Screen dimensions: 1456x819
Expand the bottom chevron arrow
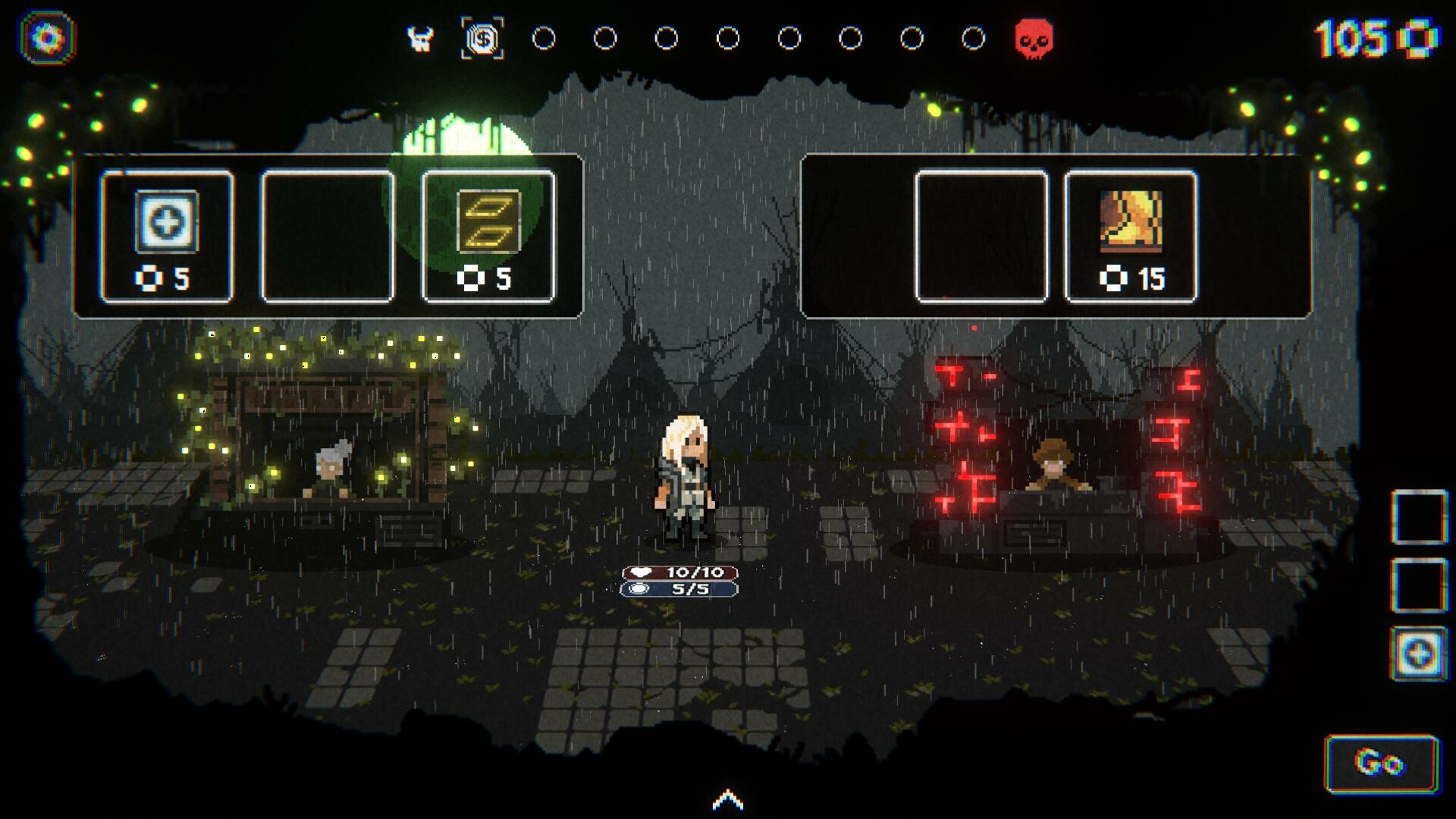click(x=727, y=799)
